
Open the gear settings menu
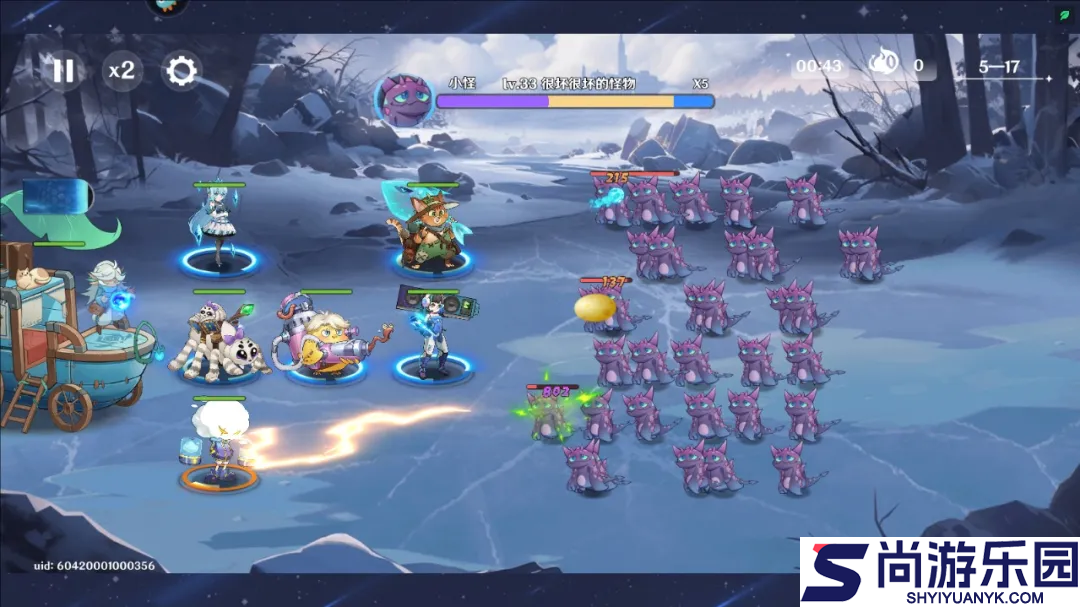181,70
